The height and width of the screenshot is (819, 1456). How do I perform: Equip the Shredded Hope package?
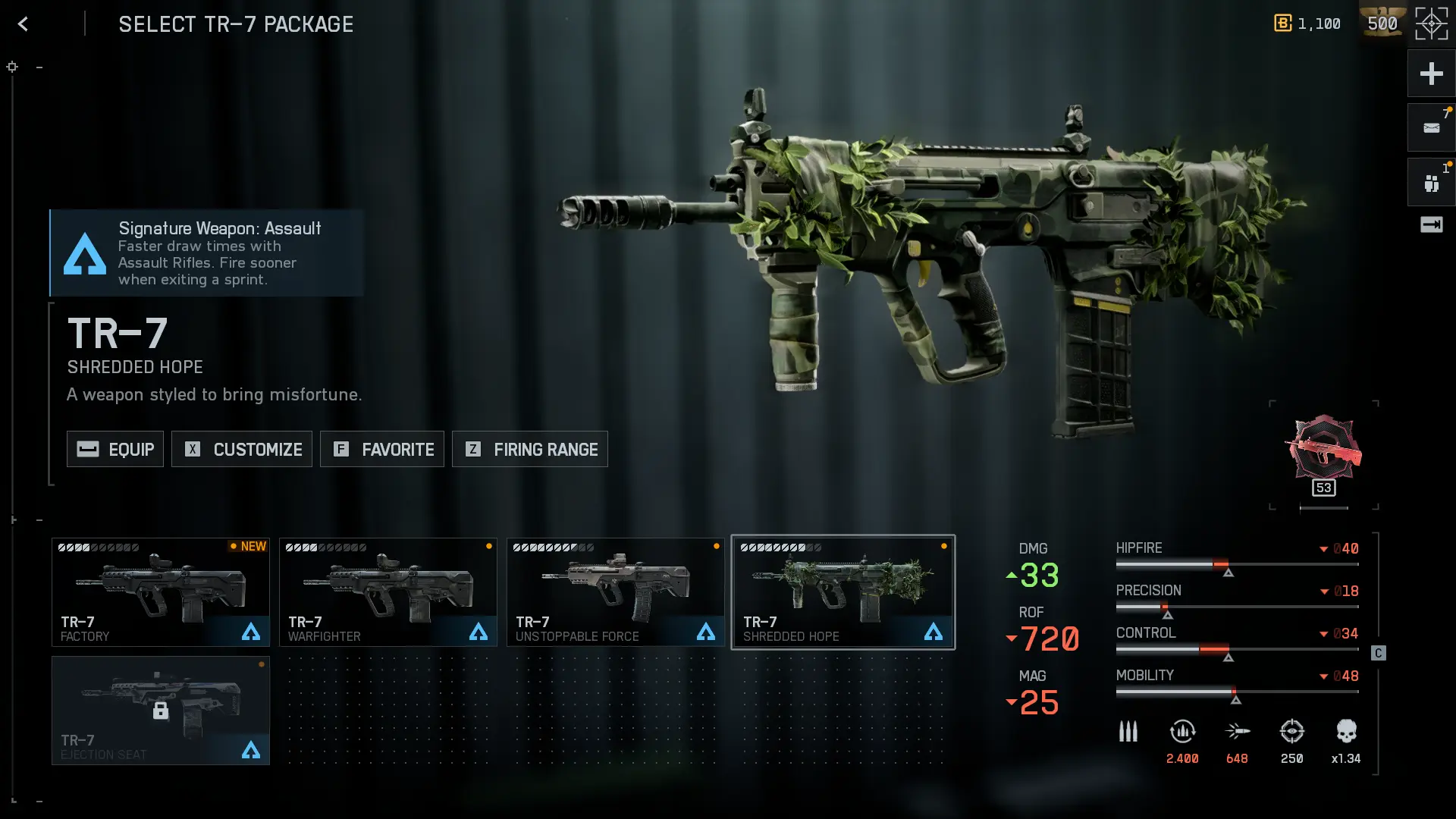tap(115, 449)
